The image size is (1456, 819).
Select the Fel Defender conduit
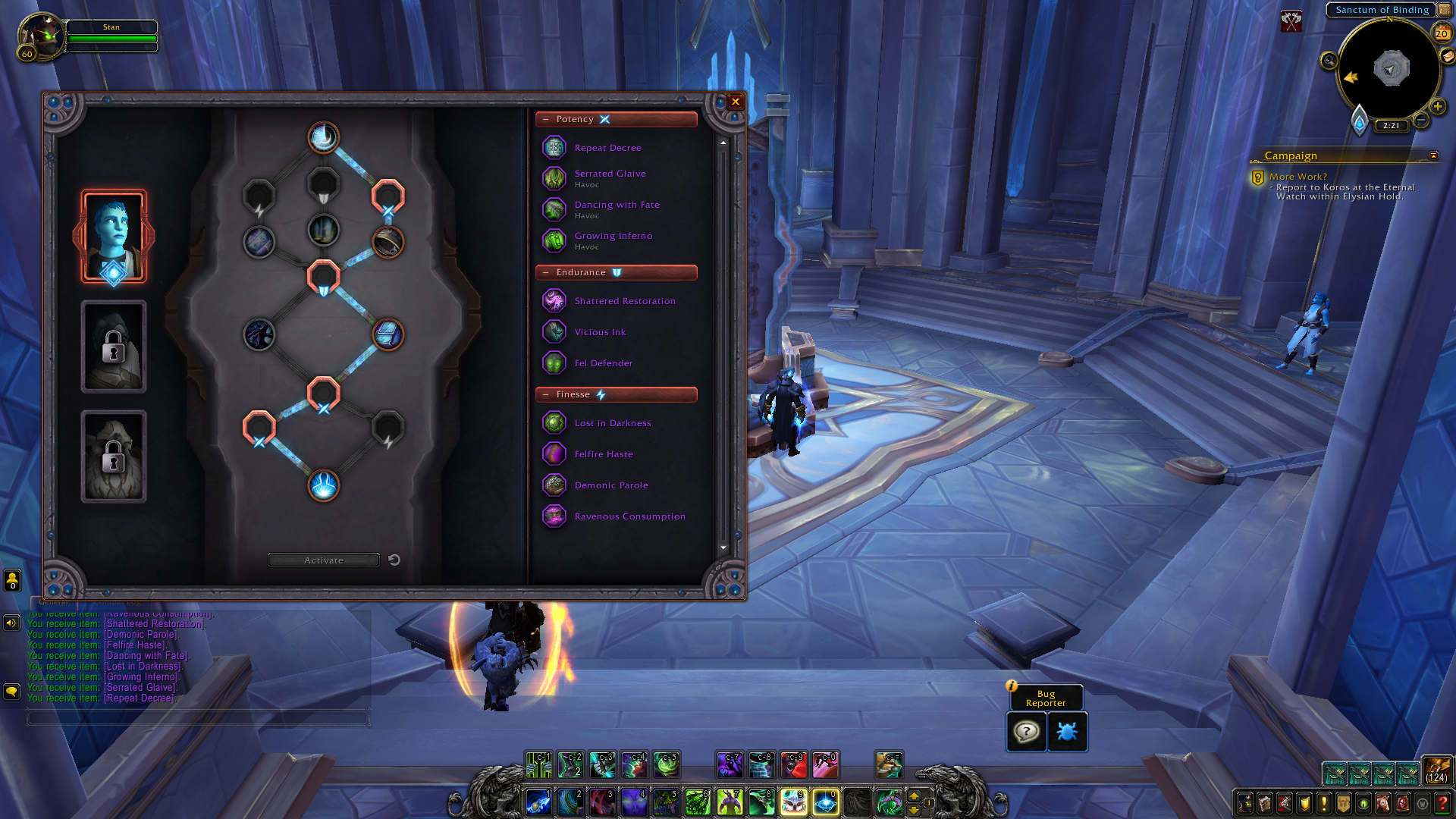(x=603, y=363)
